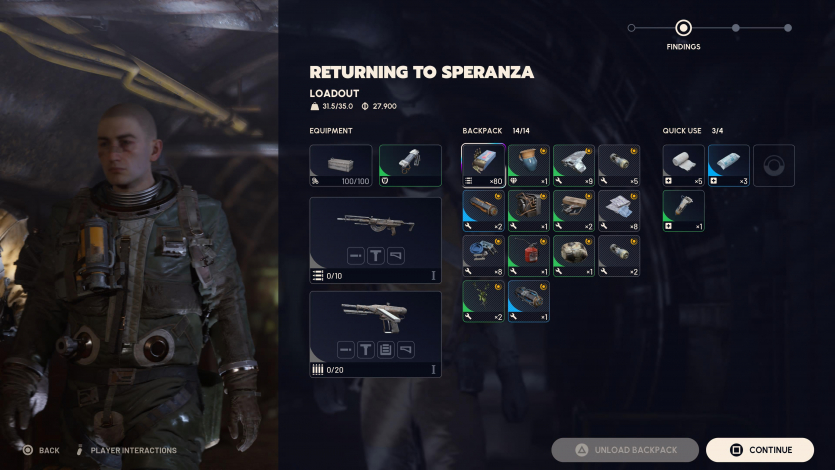
Task: Open Player Interactions
Action: tap(126, 451)
